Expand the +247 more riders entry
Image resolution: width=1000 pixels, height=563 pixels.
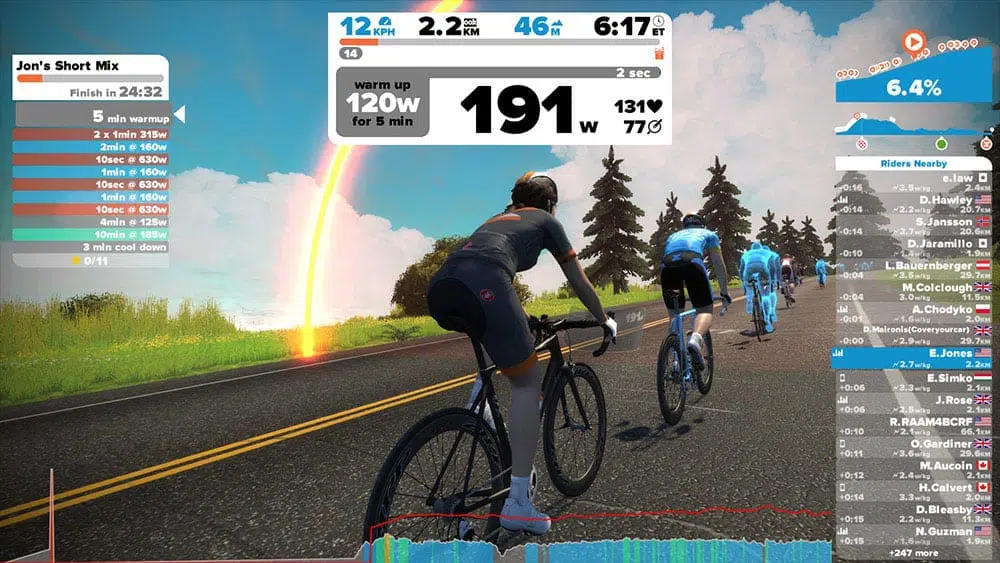click(x=912, y=553)
